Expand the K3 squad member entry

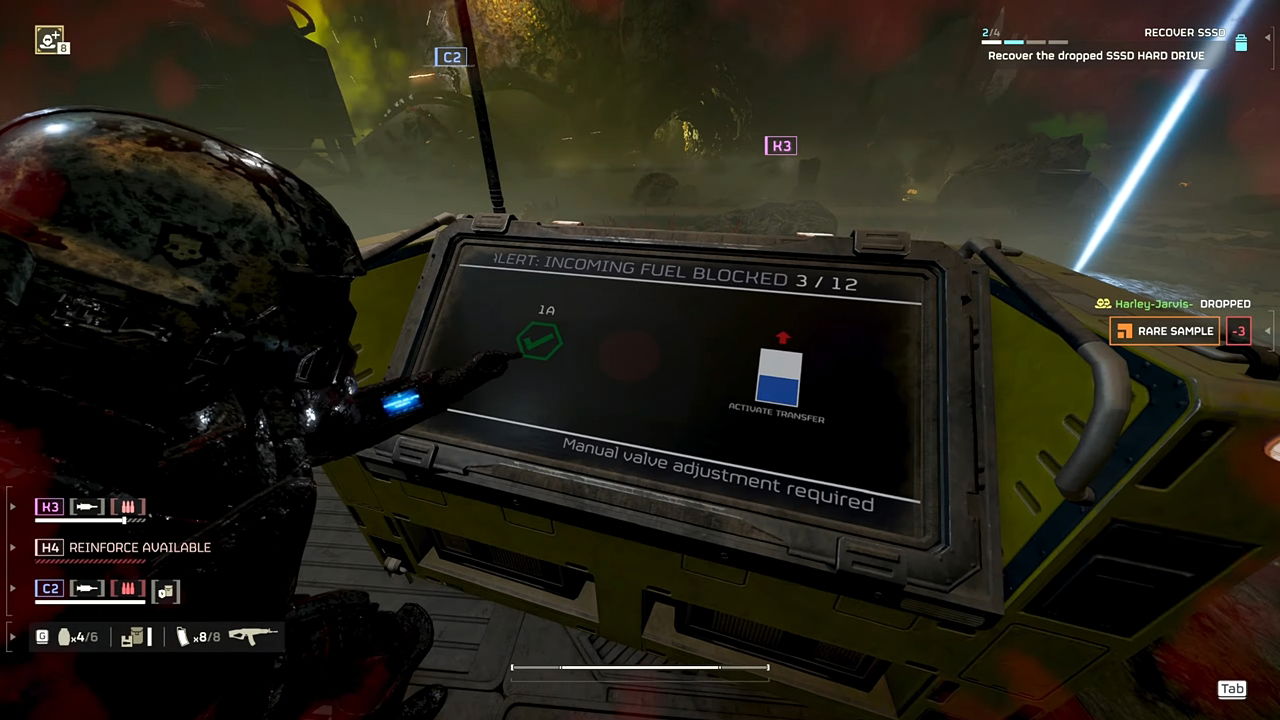click(12, 506)
